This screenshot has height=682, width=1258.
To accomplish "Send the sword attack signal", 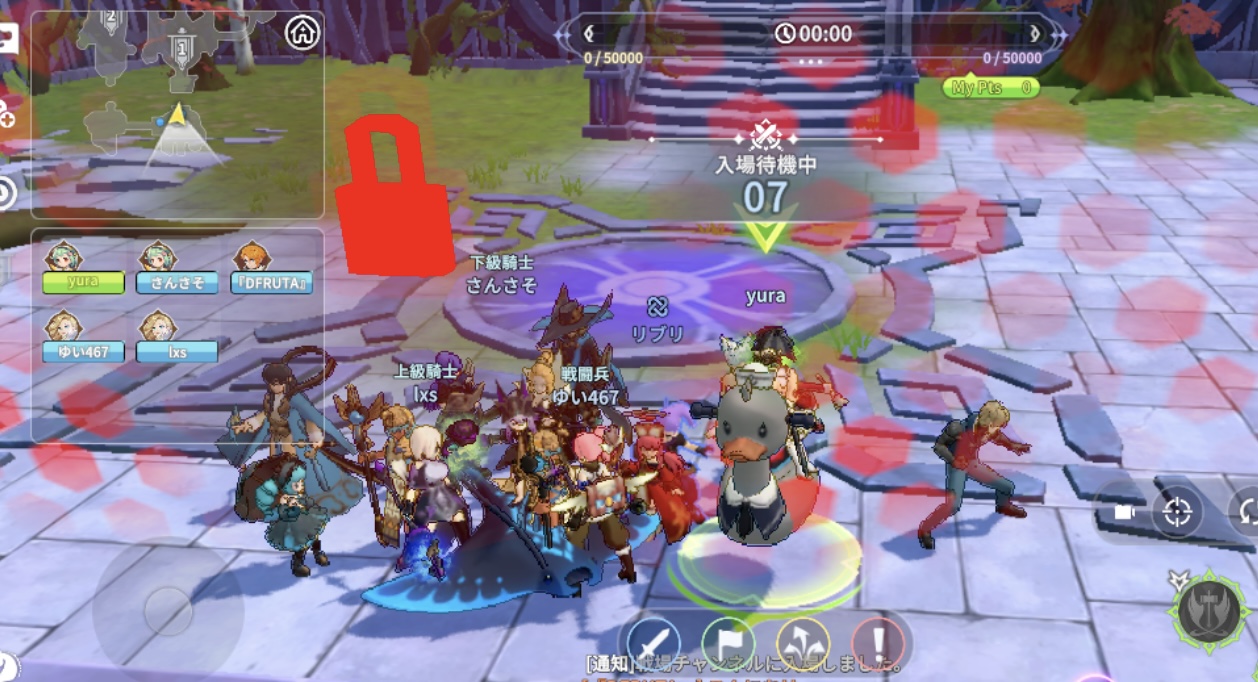I will coord(654,643).
